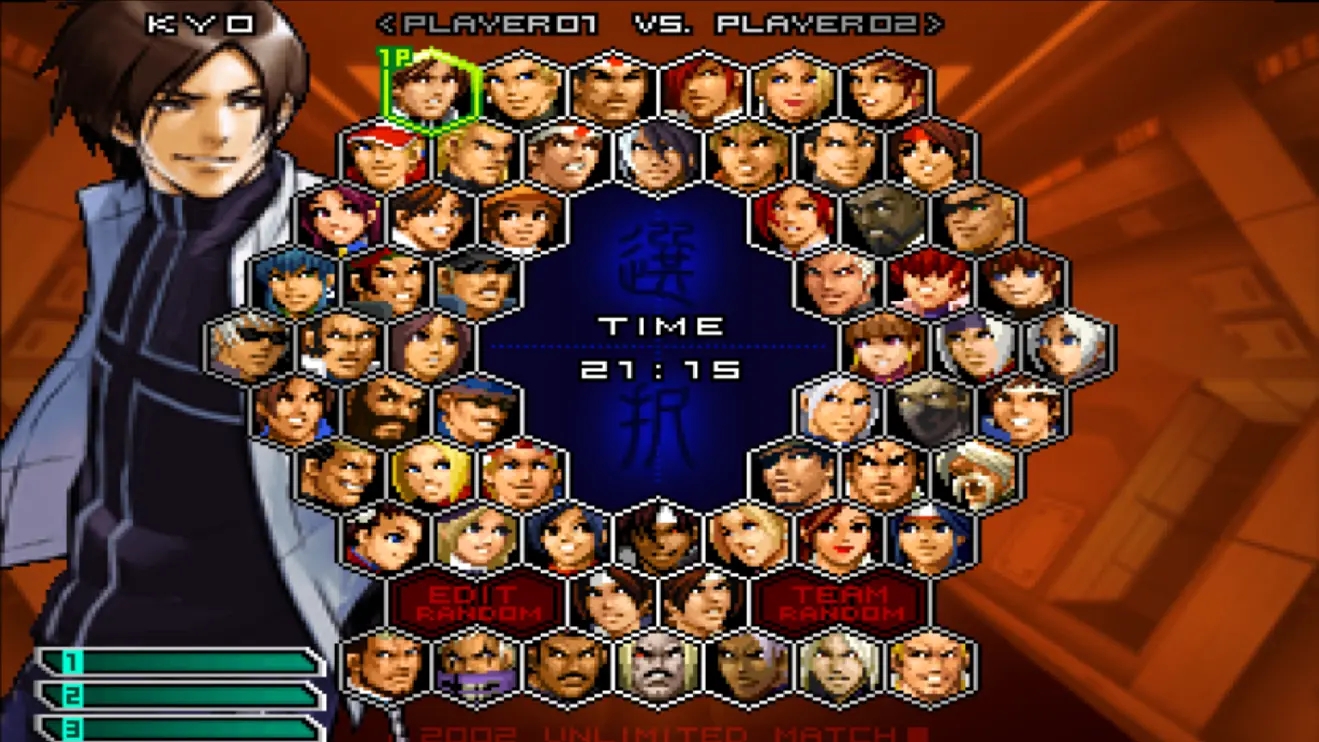Pick the grey-skinned red-eyed boss portrait
The height and width of the screenshot is (742, 1319).
tap(658, 667)
